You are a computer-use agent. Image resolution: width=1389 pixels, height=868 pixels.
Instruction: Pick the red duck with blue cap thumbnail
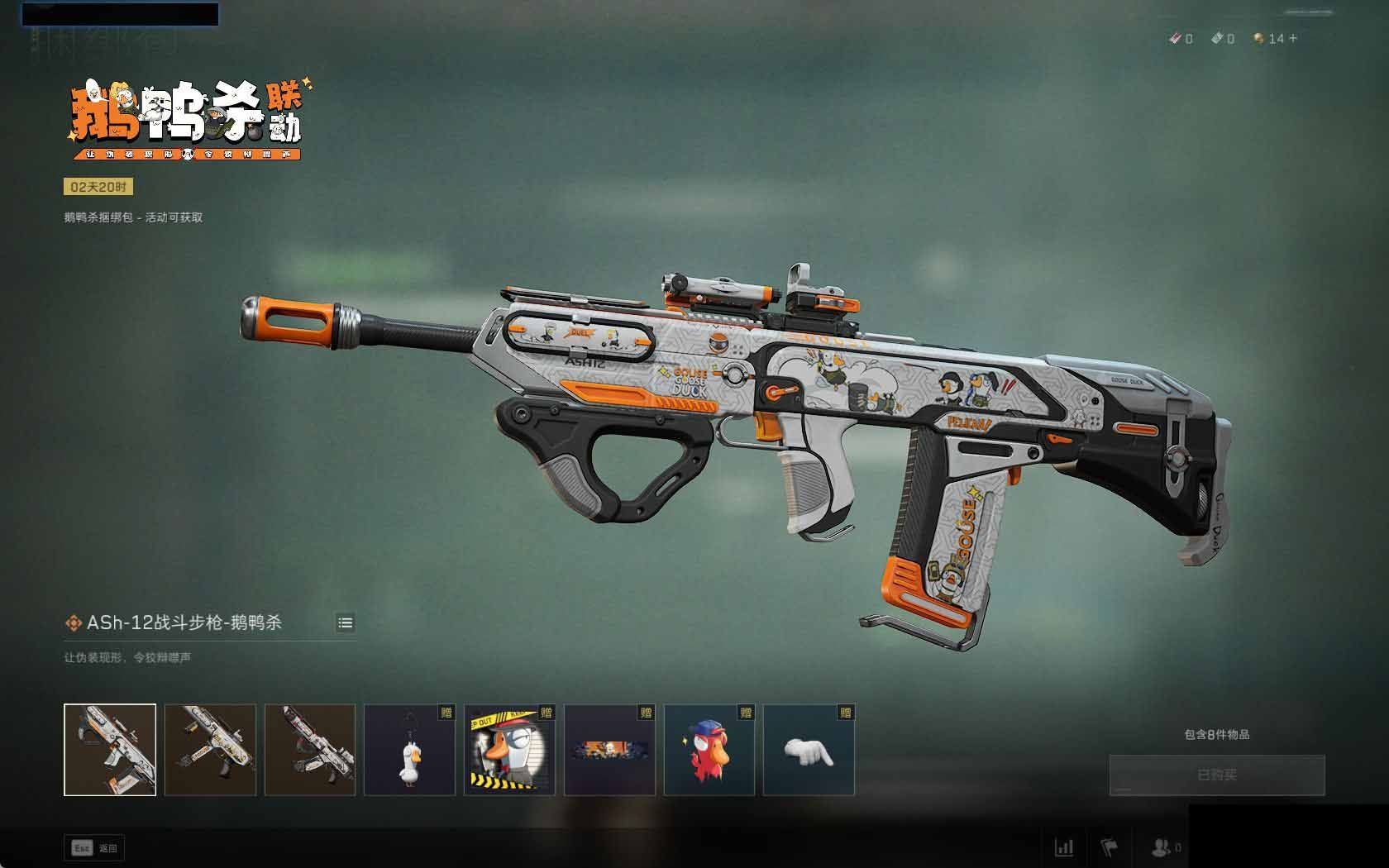point(709,750)
